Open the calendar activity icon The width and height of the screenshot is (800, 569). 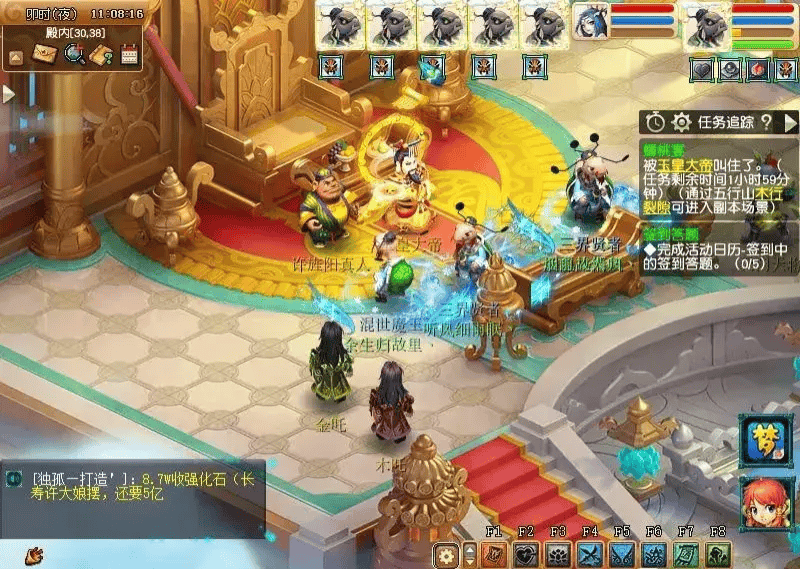[x=128, y=55]
